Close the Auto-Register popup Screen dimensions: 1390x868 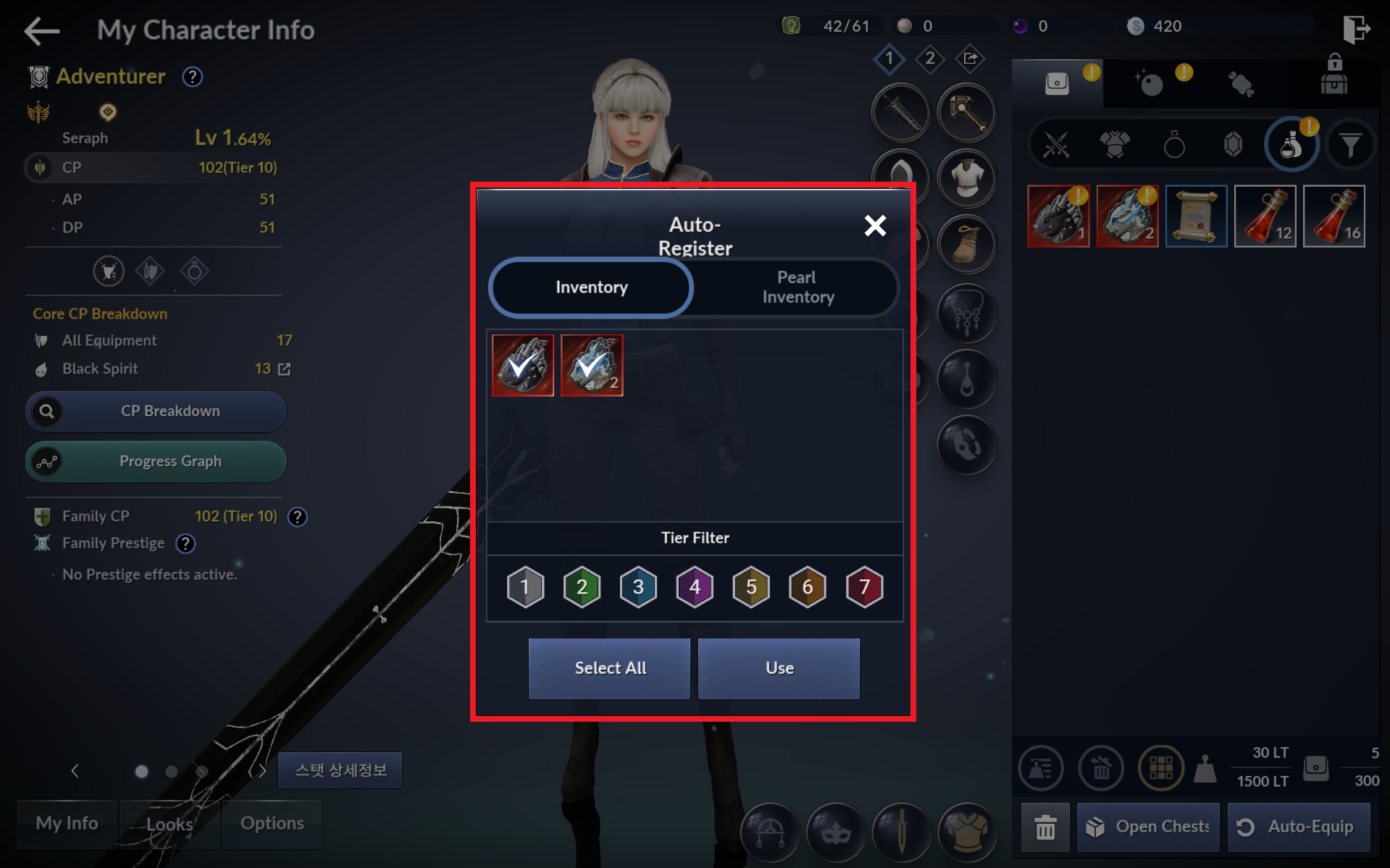point(875,226)
